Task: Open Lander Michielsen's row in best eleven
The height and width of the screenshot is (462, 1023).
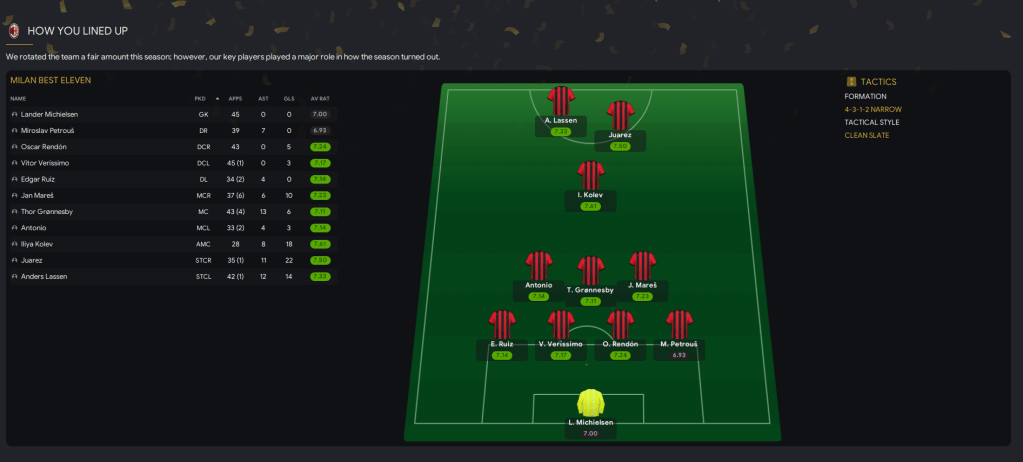Action: point(49,114)
